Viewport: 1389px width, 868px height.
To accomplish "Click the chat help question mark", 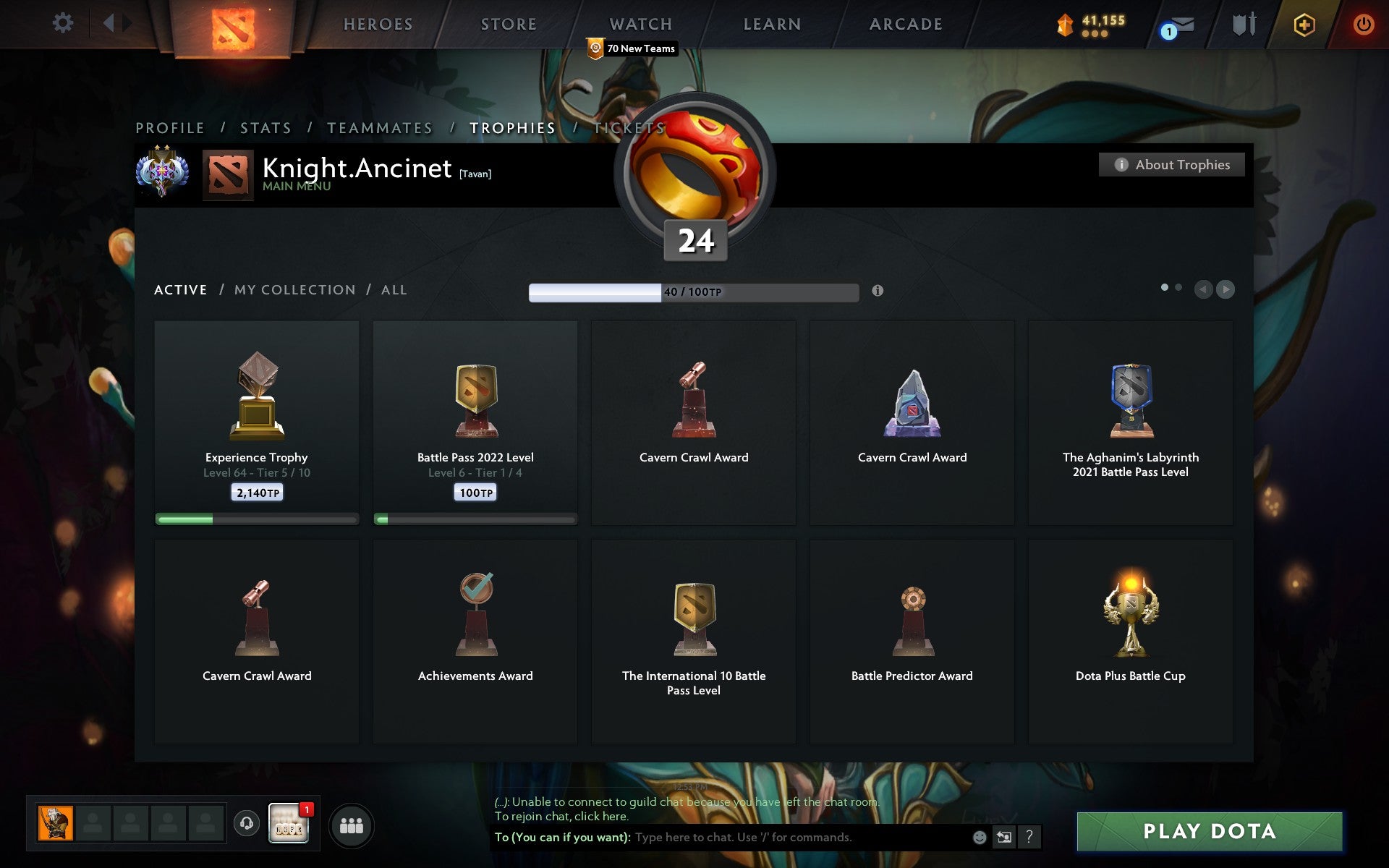I will click(1028, 838).
